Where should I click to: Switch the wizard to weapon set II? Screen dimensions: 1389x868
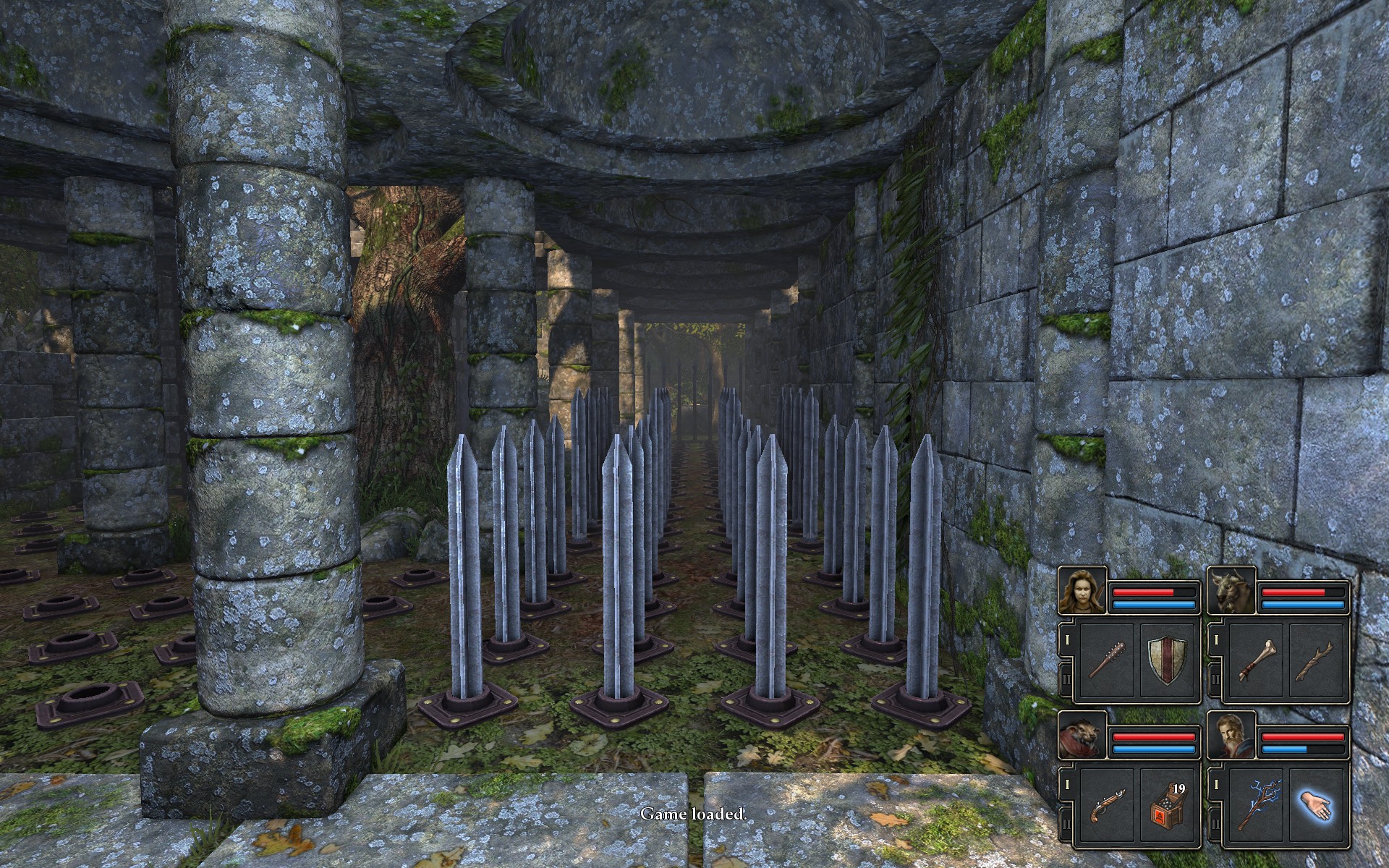[x=1215, y=825]
